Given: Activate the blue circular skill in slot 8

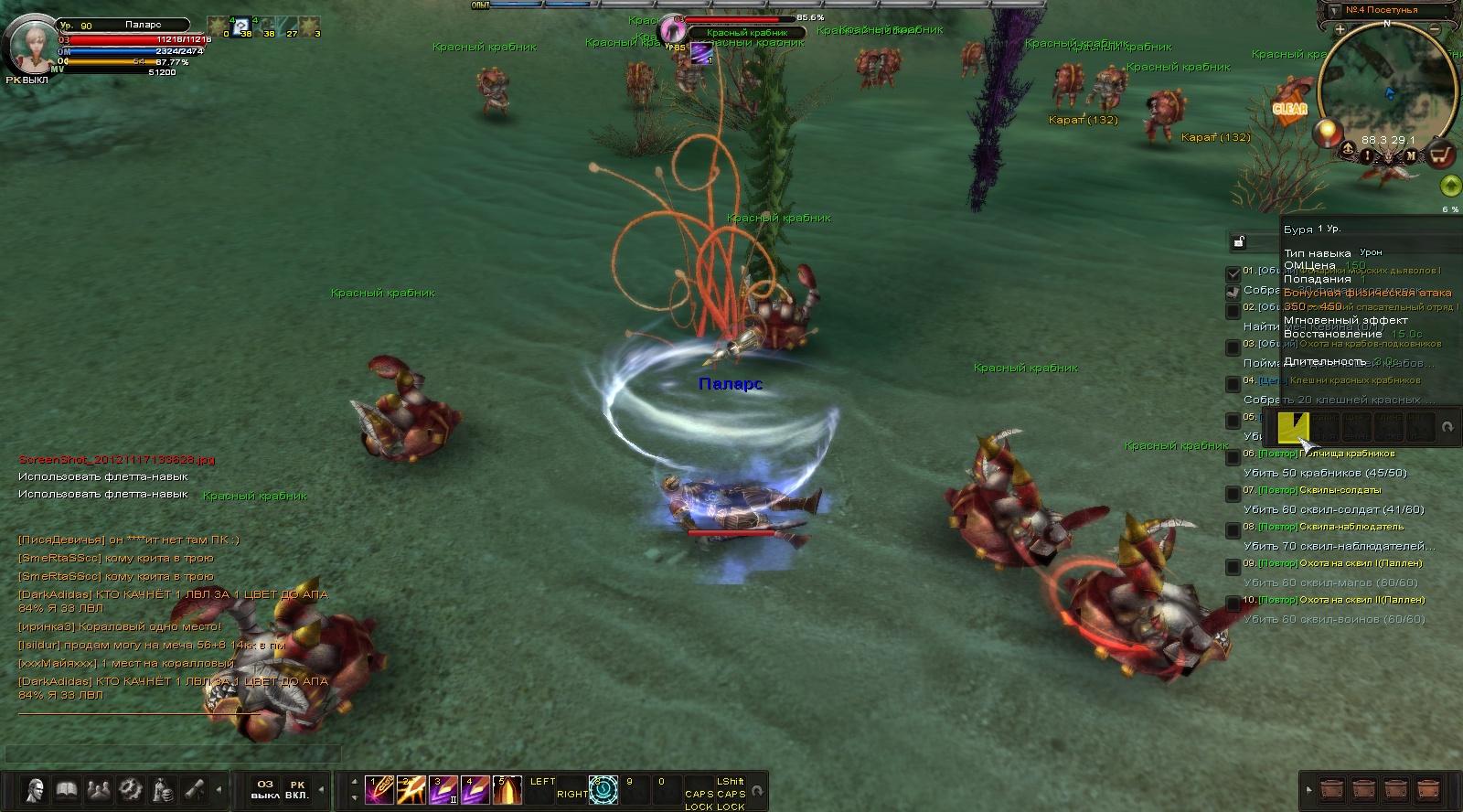Looking at the screenshot, I should pyautogui.click(x=603, y=789).
